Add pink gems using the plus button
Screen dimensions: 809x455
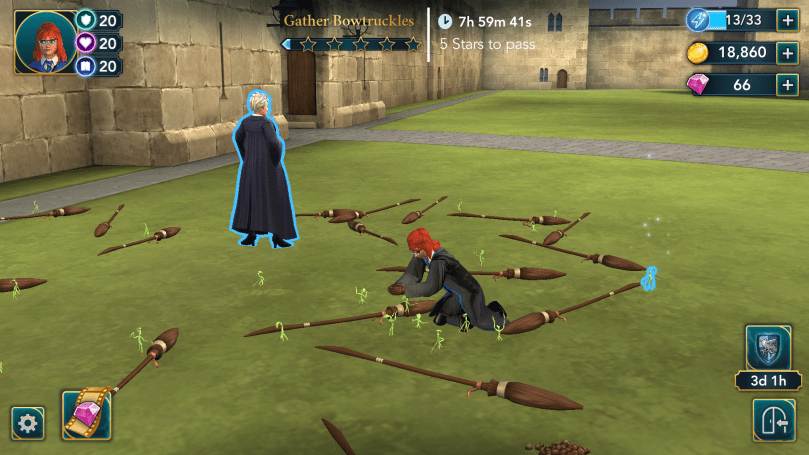pos(787,85)
